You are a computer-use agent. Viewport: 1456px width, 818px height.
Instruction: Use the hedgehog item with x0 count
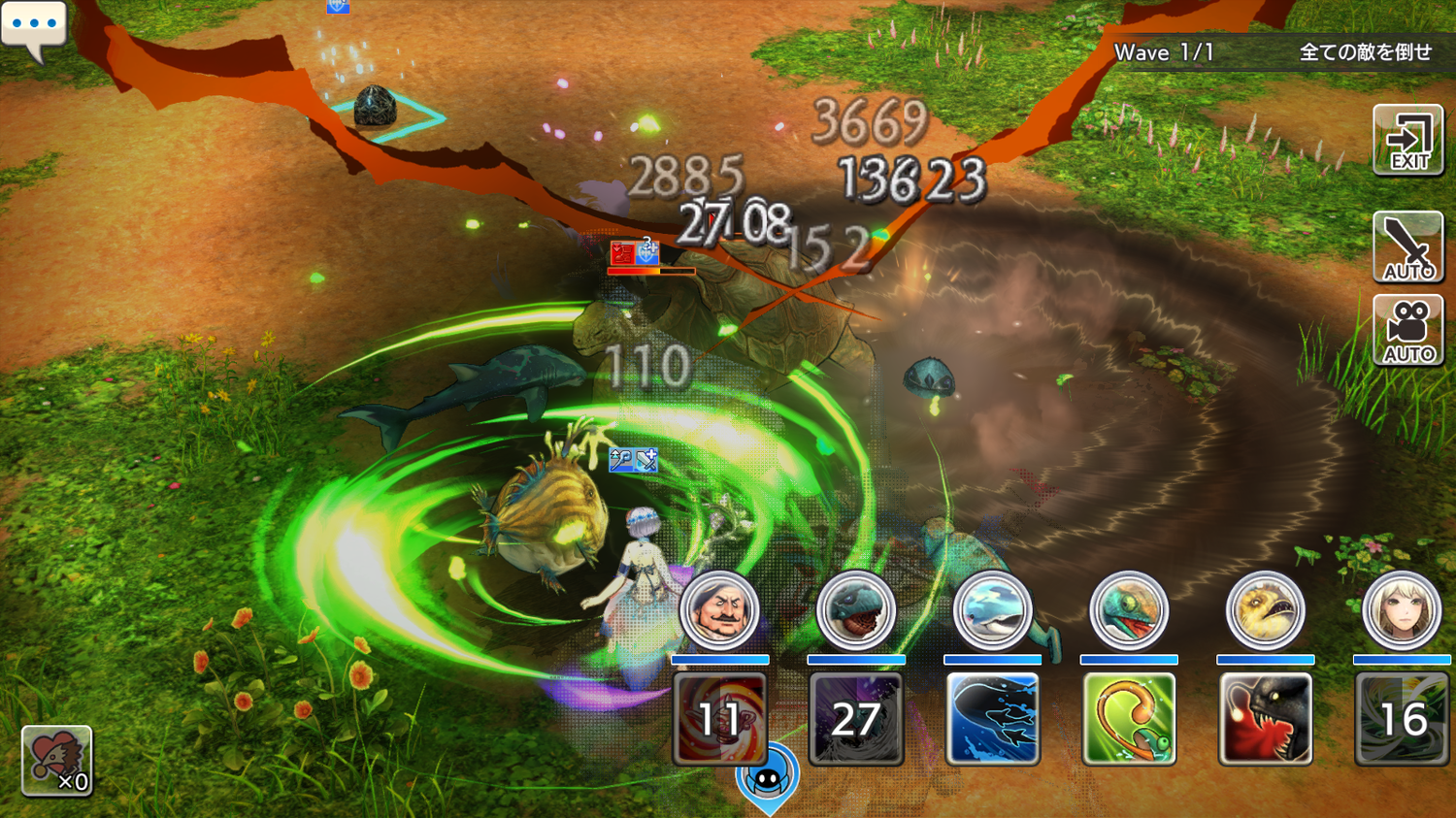tap(56, 761)
